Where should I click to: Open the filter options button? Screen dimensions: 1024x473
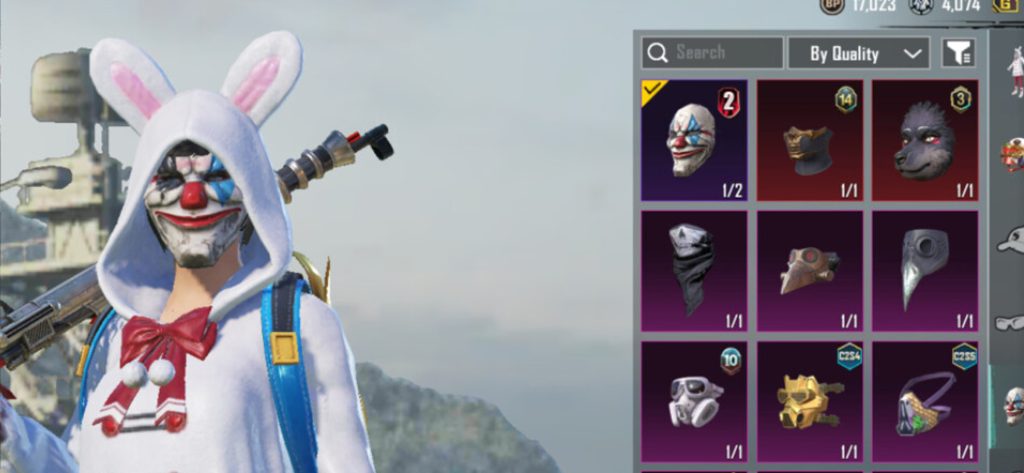click(958, 53)
